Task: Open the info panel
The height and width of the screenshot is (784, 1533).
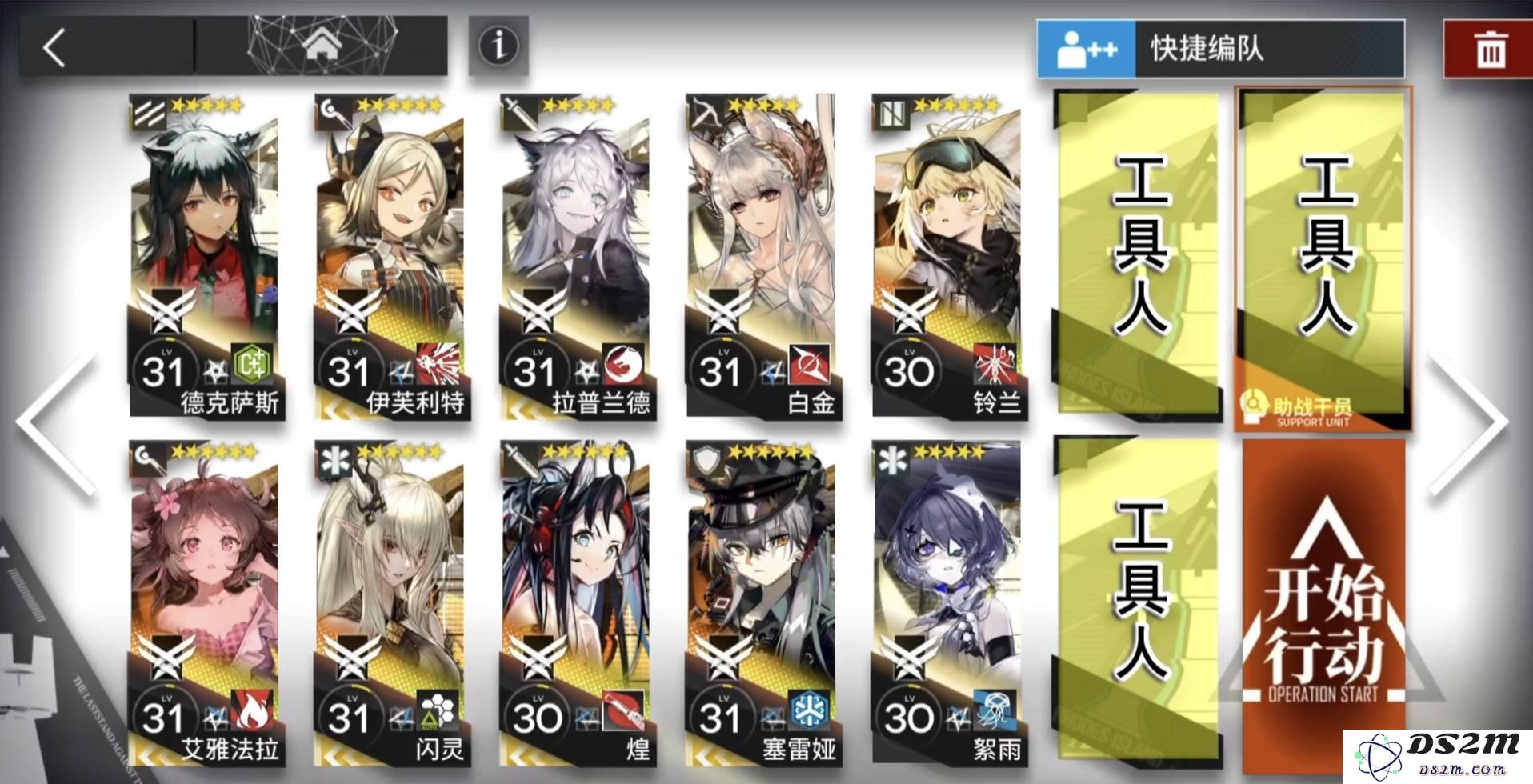Action: 498,46
